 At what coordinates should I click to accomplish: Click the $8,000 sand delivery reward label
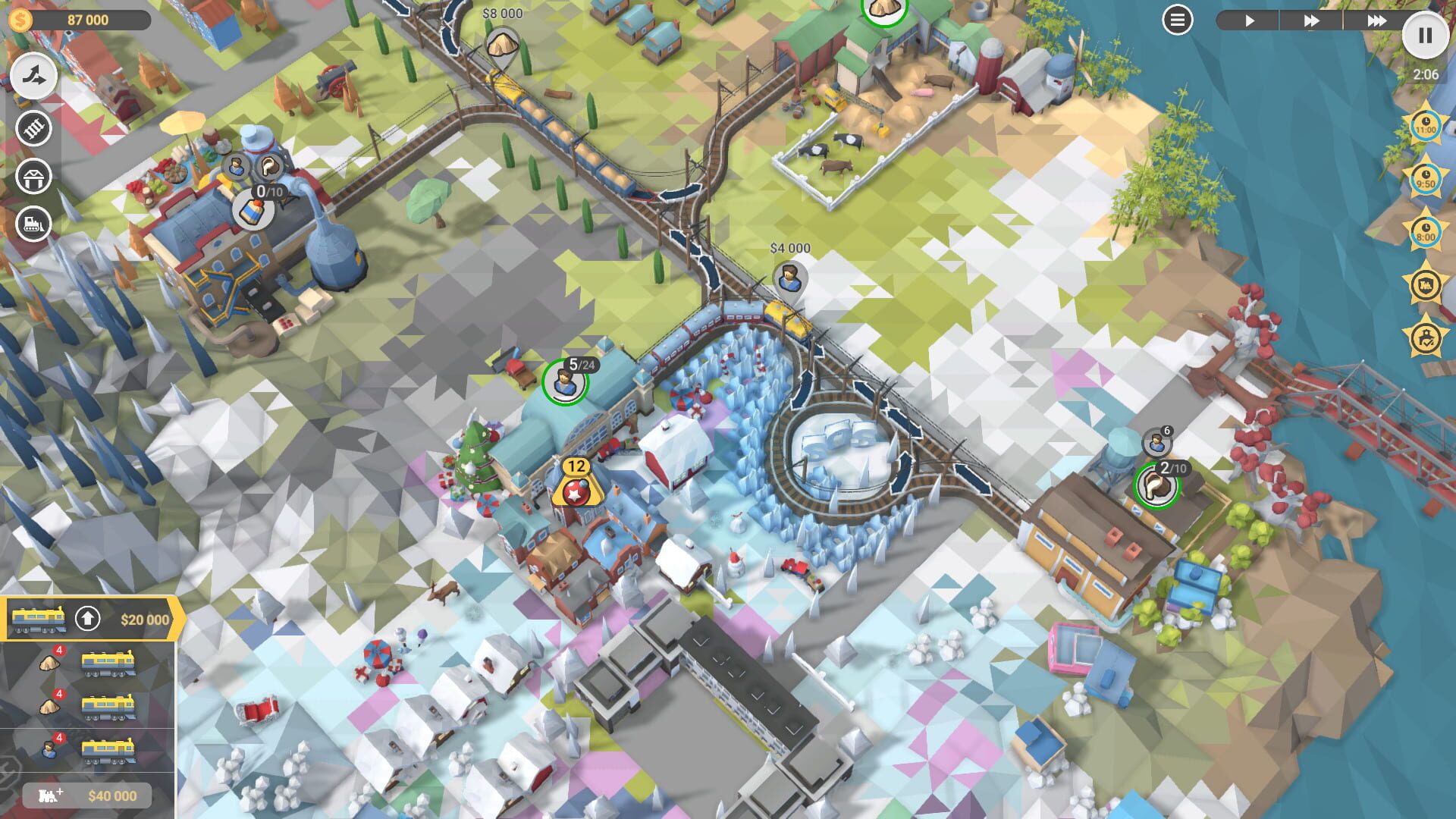502,13
